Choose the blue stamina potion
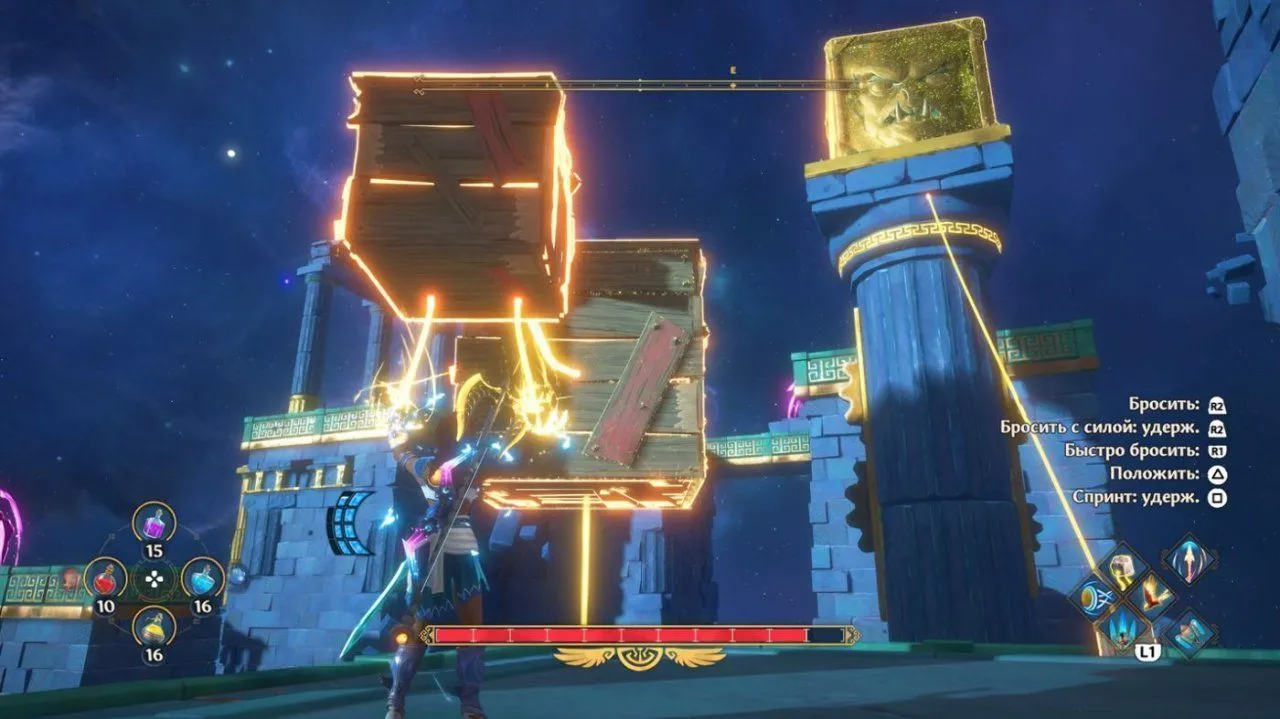The image size is (1280, 719). 202,577
